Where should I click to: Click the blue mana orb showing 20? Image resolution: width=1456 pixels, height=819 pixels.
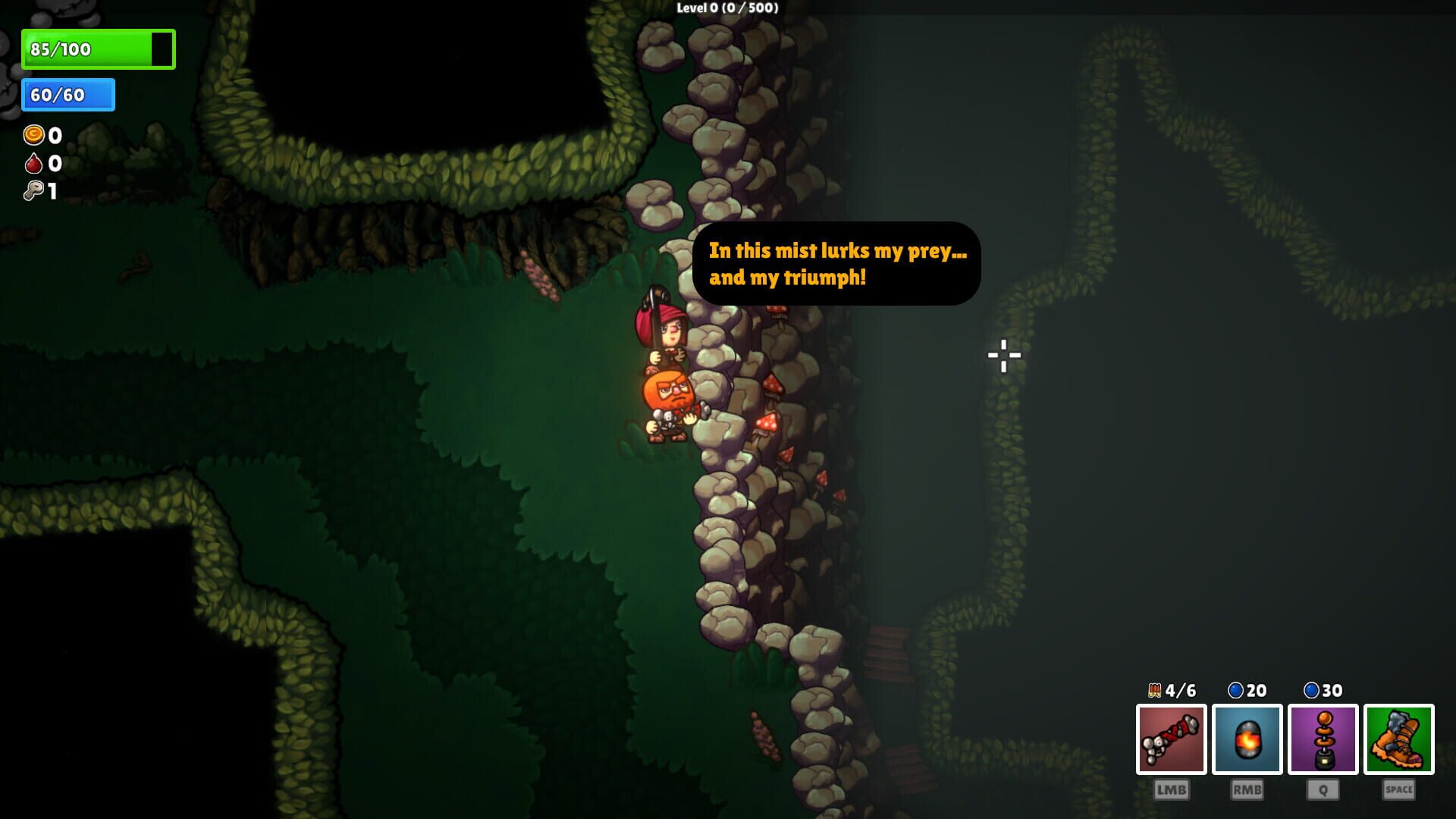click(1235, 691)
